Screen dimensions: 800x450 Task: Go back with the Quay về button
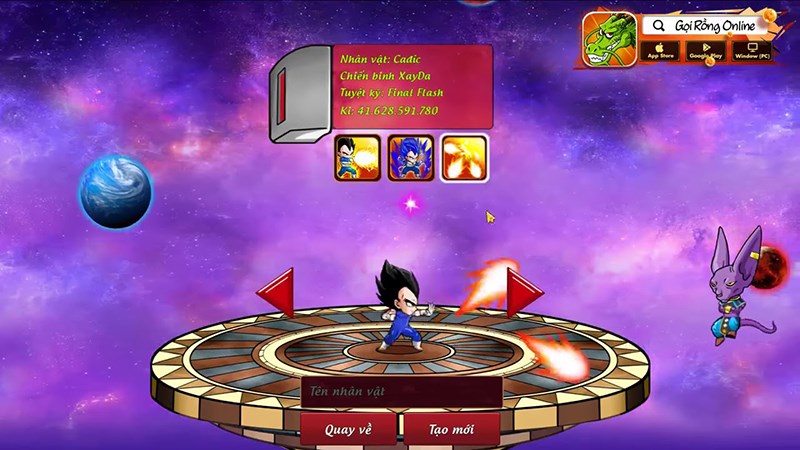tap(348, 430)
